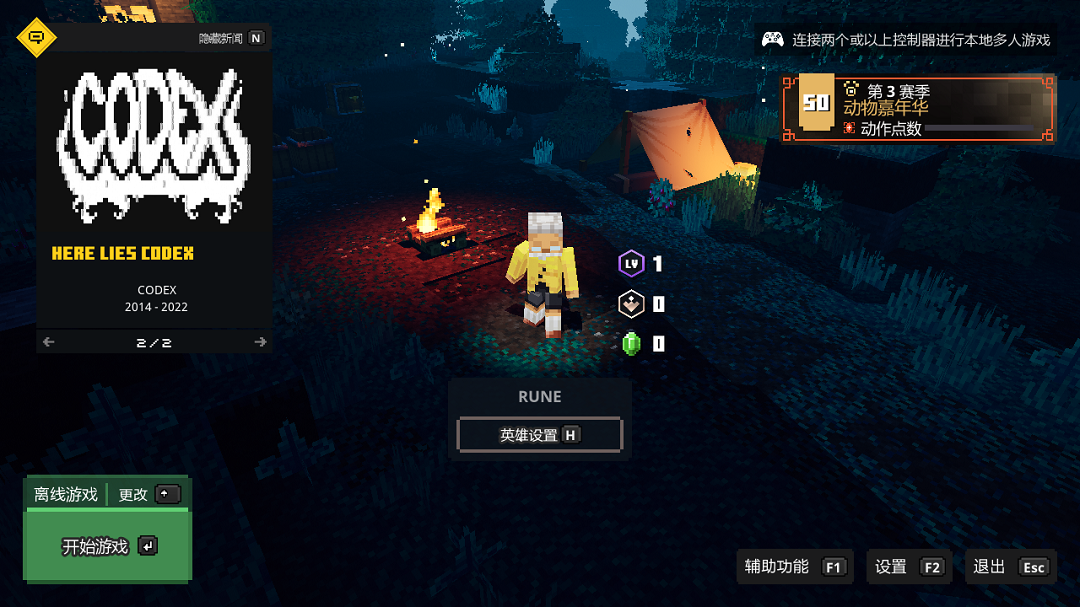
Task: Open the 设置 settings menu
Action: 907,567
